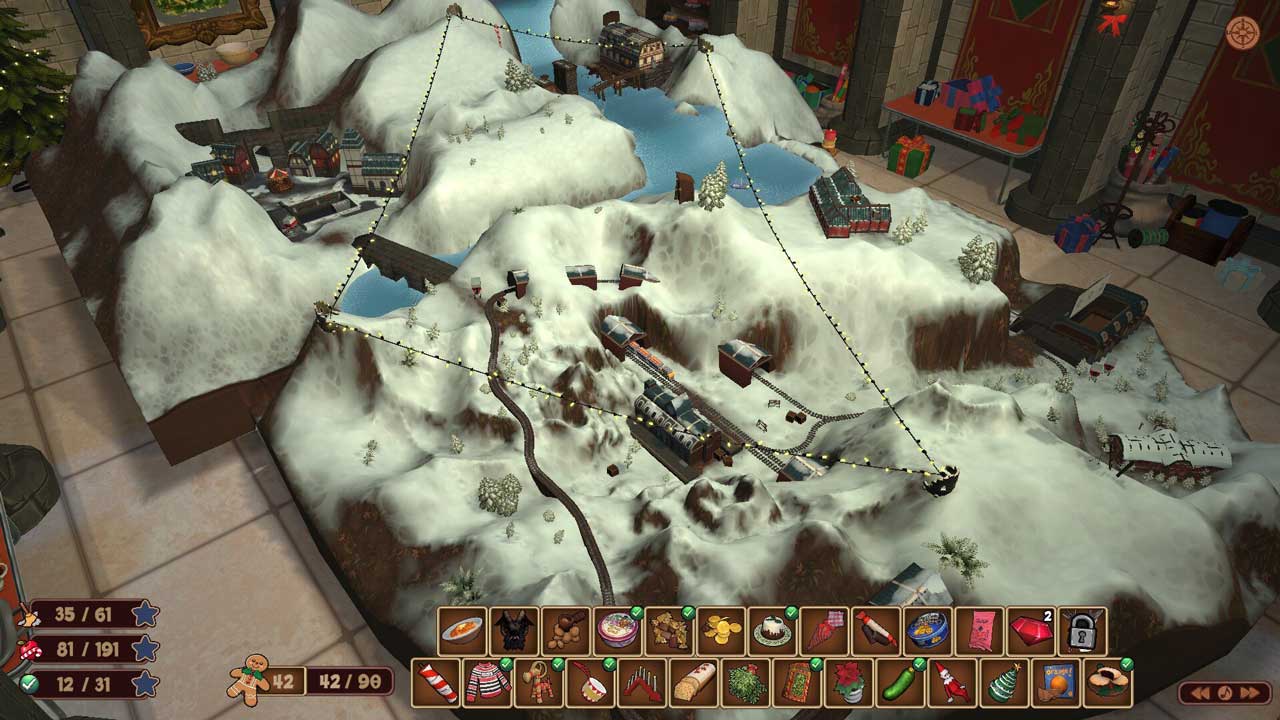Select the soup bowl inventory slot

(x=462, y=631)
